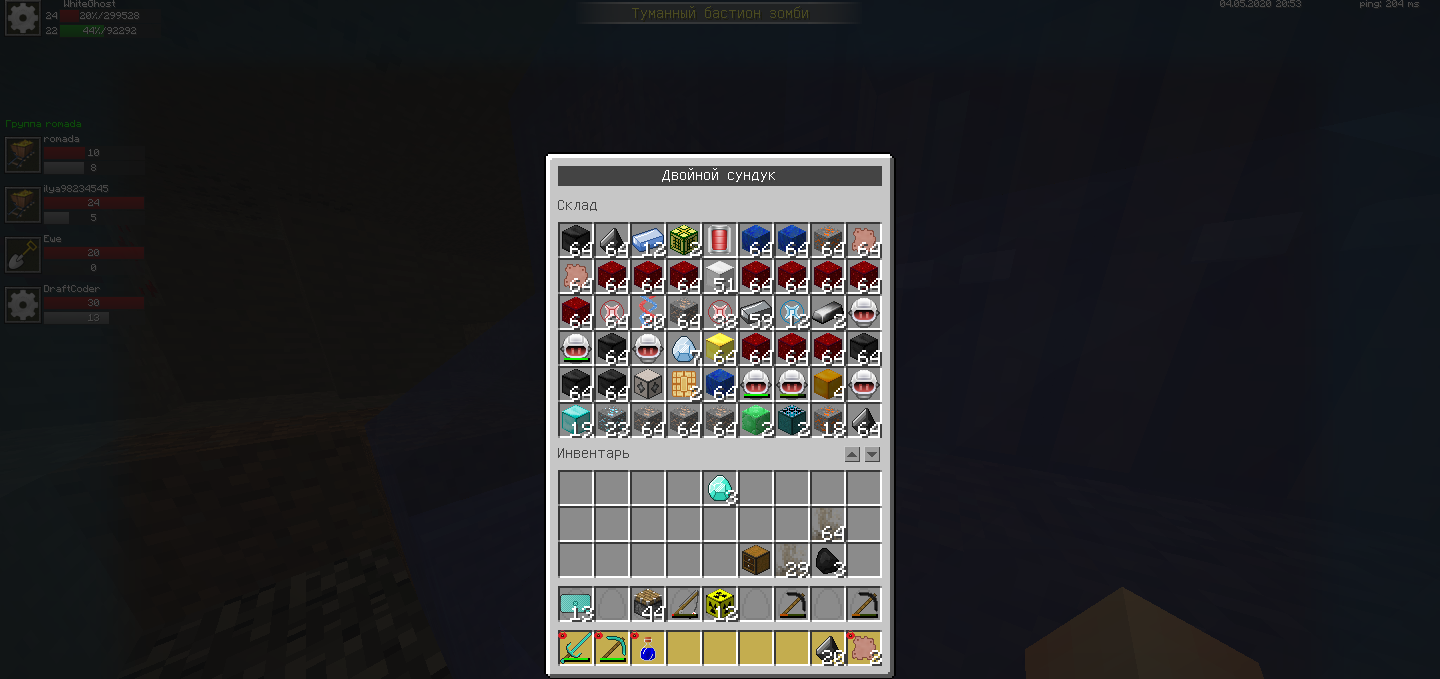Screen dimensions: 1440x679
Task: Click the inventory up arrow button
Action: pos(852,454)
